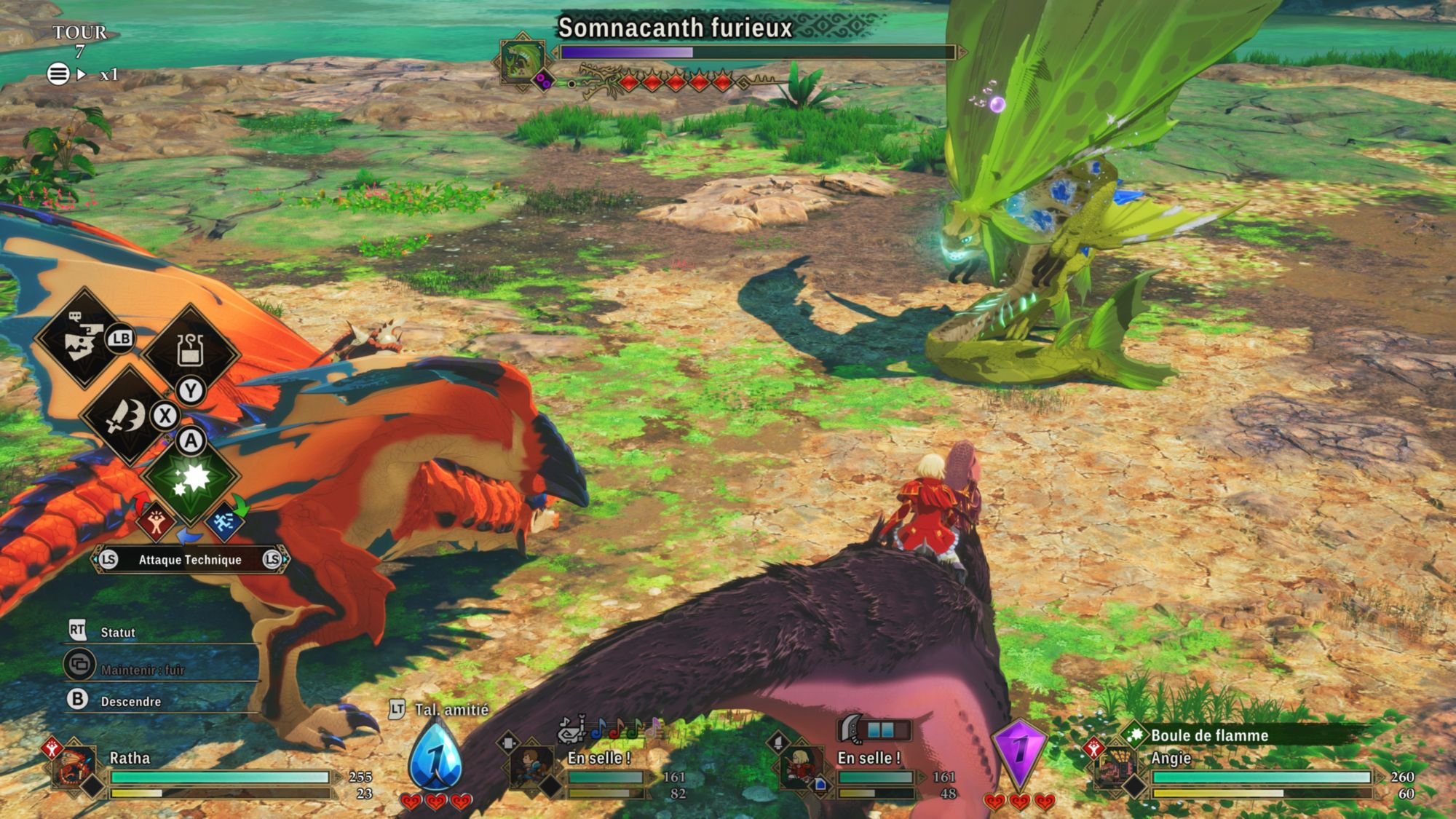Select the Attaque Technique command diamond

point(191,479)
